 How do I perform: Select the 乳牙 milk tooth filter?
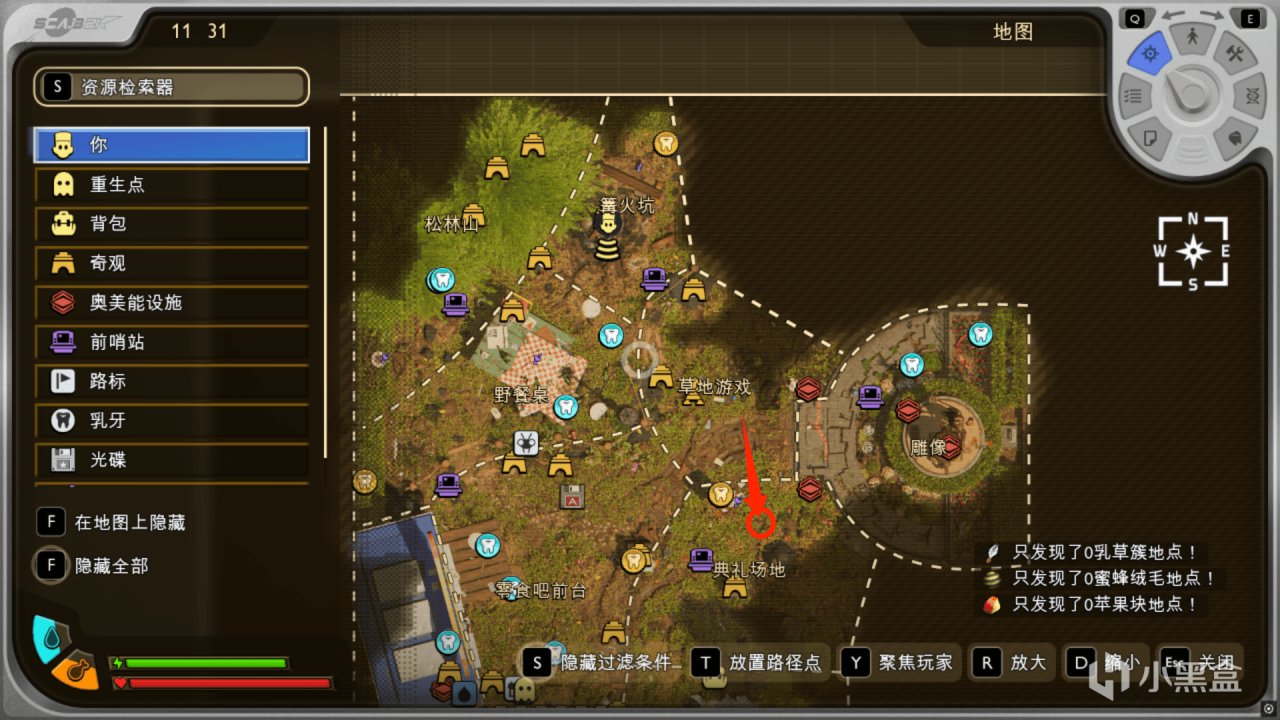pos(170,420)
